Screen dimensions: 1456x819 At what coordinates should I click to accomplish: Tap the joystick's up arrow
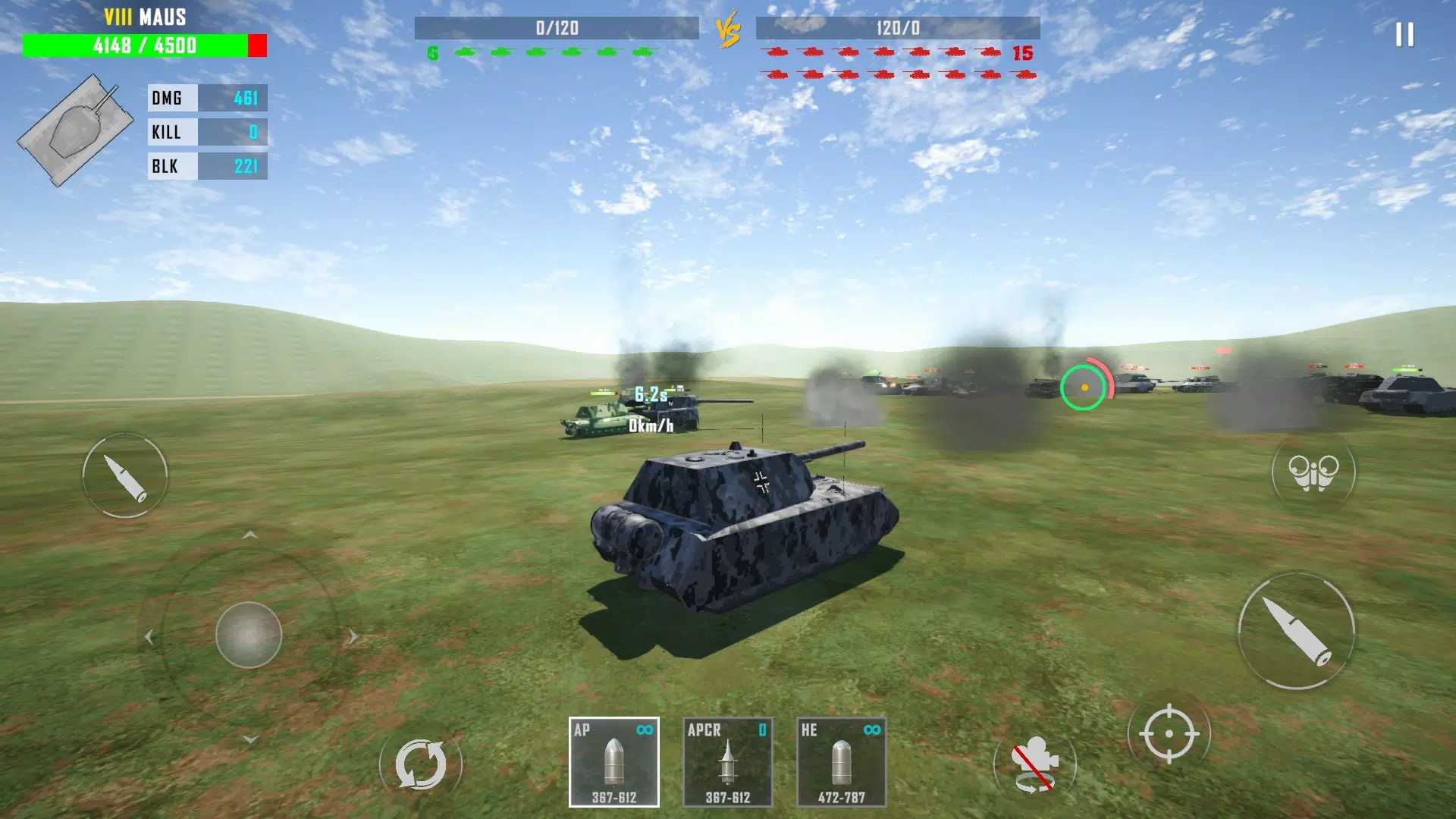[249, 535]
